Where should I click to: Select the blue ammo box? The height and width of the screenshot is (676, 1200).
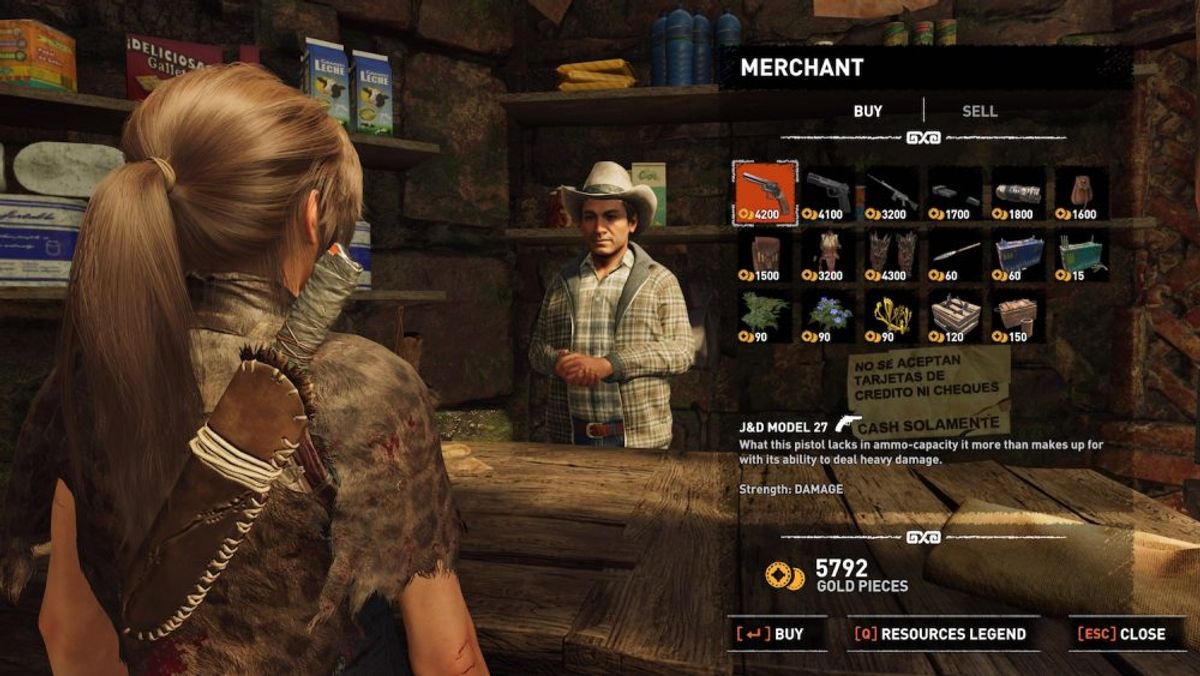[1018, 254]
